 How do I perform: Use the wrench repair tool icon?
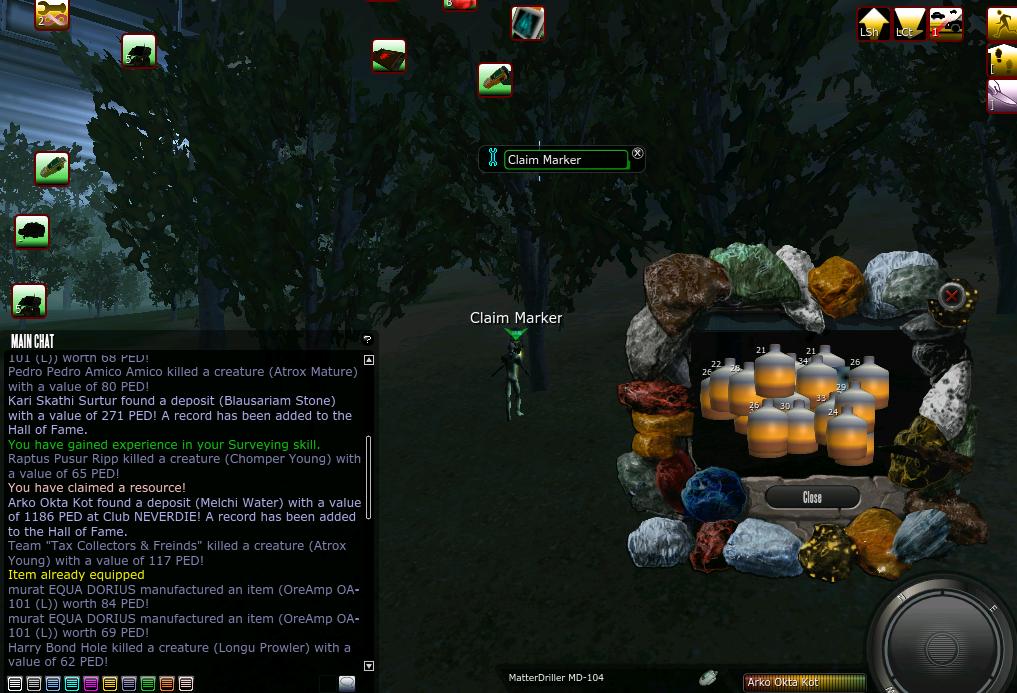(52, 14)
